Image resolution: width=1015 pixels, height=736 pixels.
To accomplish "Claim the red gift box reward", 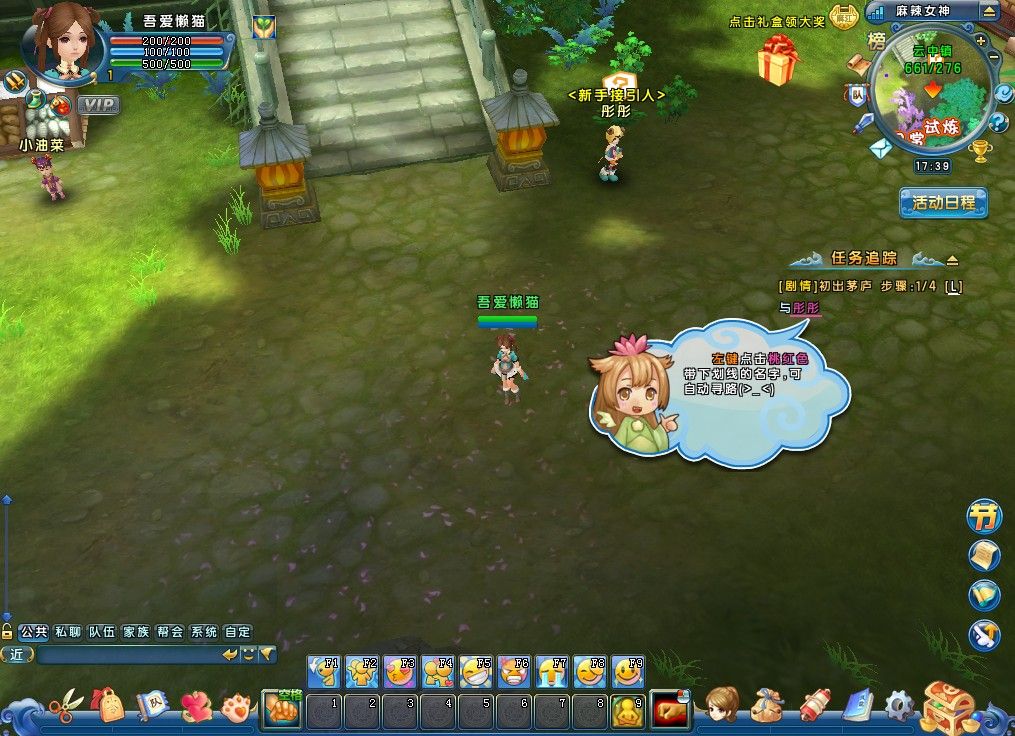I will tap(777, 61).
